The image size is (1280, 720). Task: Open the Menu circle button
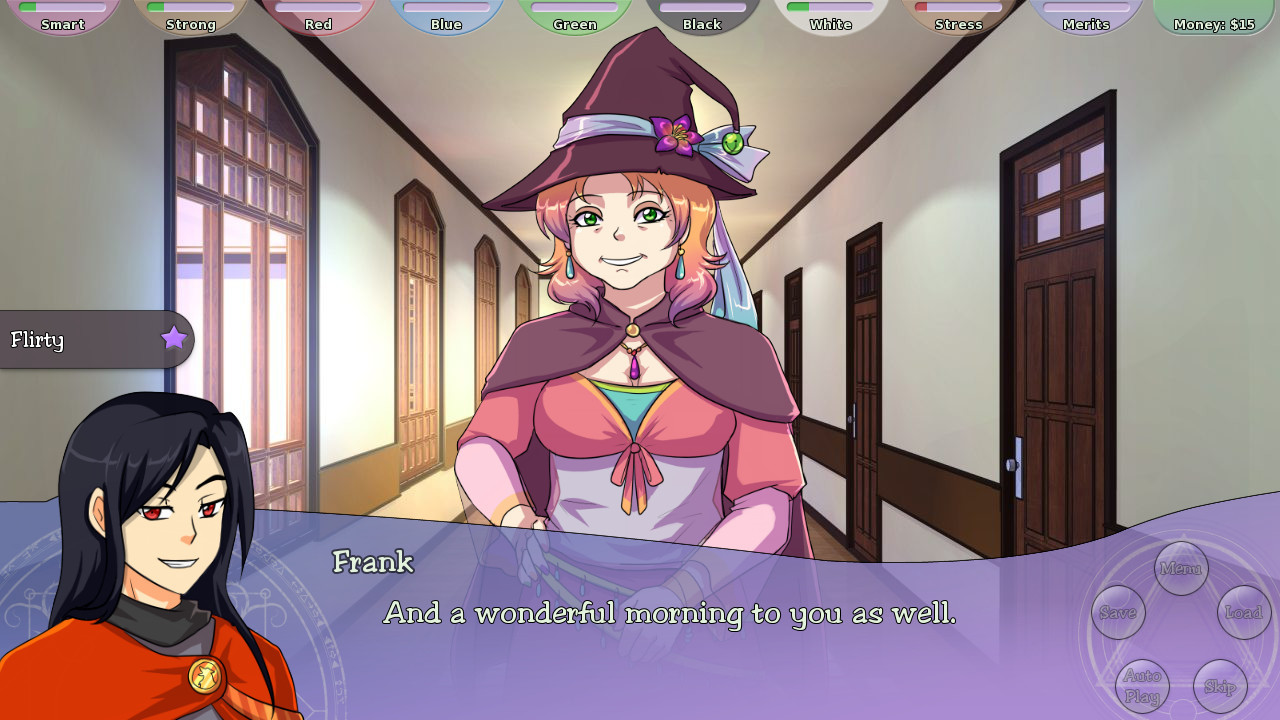1181,569
